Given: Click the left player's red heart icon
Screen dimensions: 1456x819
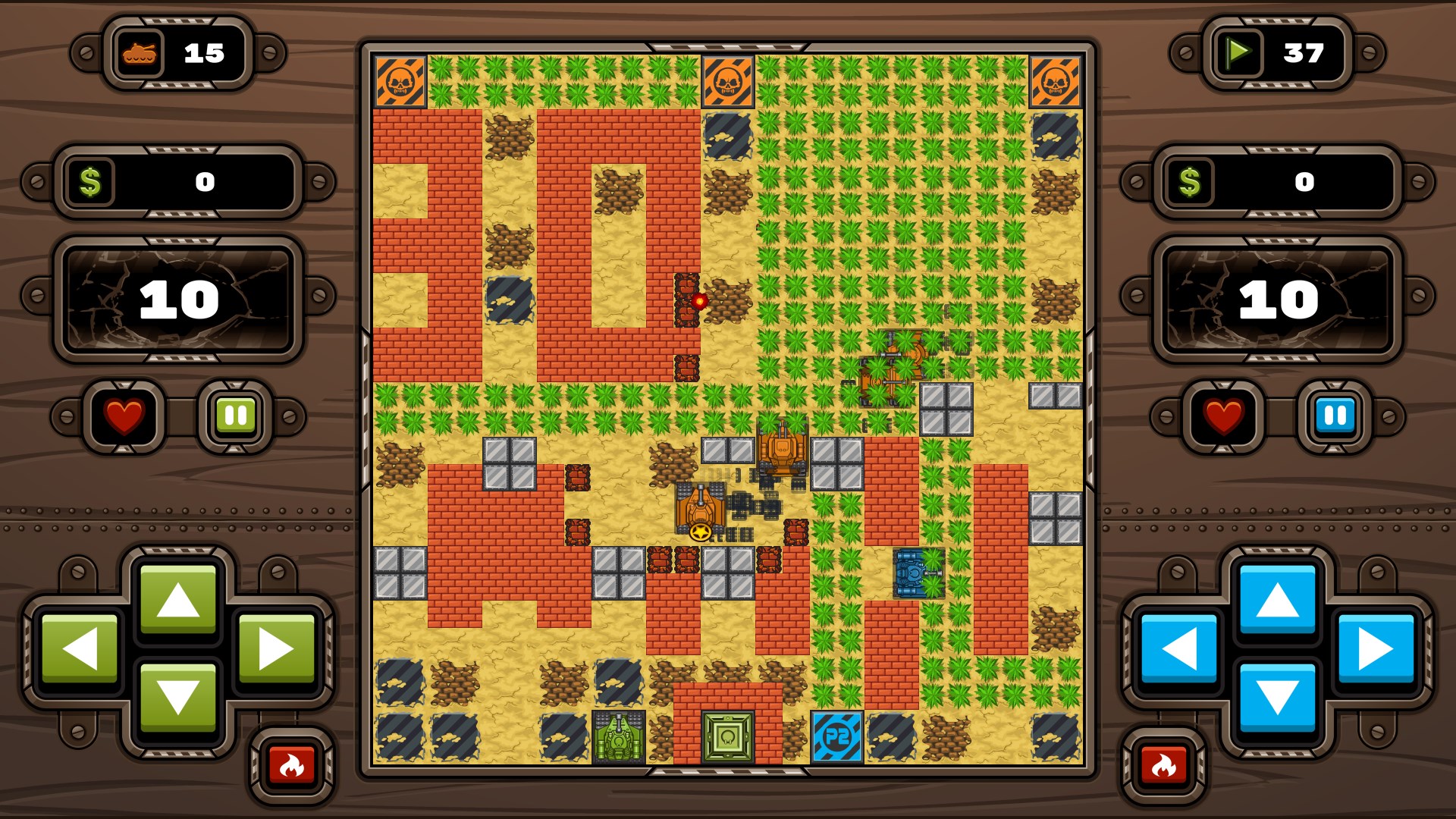Looking at the screenshot, I should (124, 414).
